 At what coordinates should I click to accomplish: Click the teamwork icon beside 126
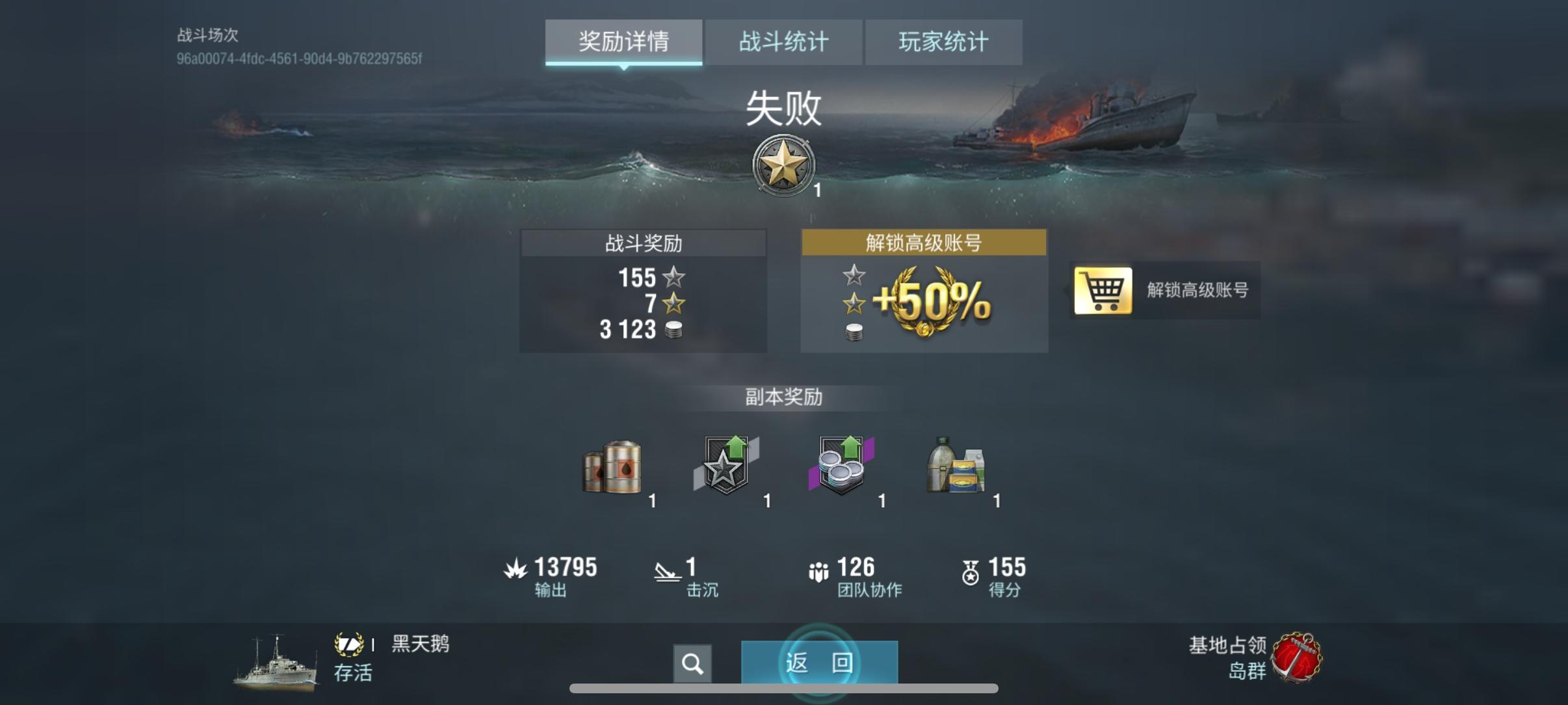click(x=820, y=571)
